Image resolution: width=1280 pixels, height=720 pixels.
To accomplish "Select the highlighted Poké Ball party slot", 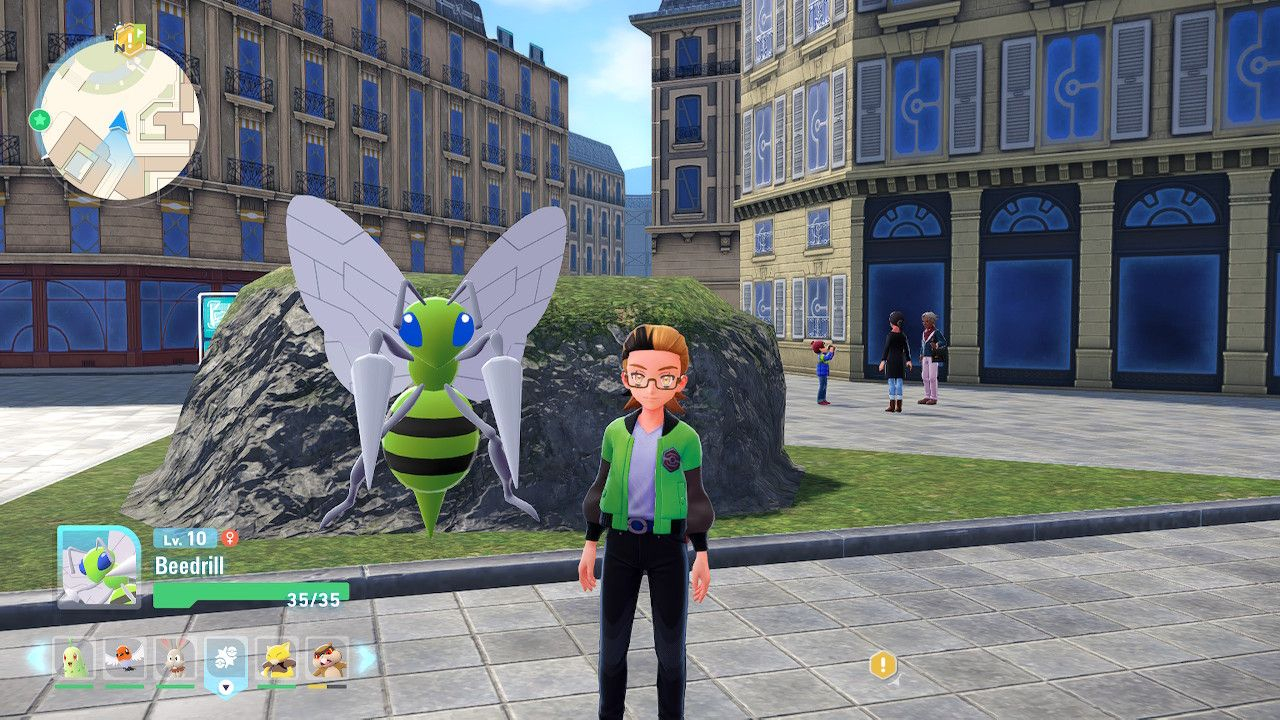I will point(226,660).
